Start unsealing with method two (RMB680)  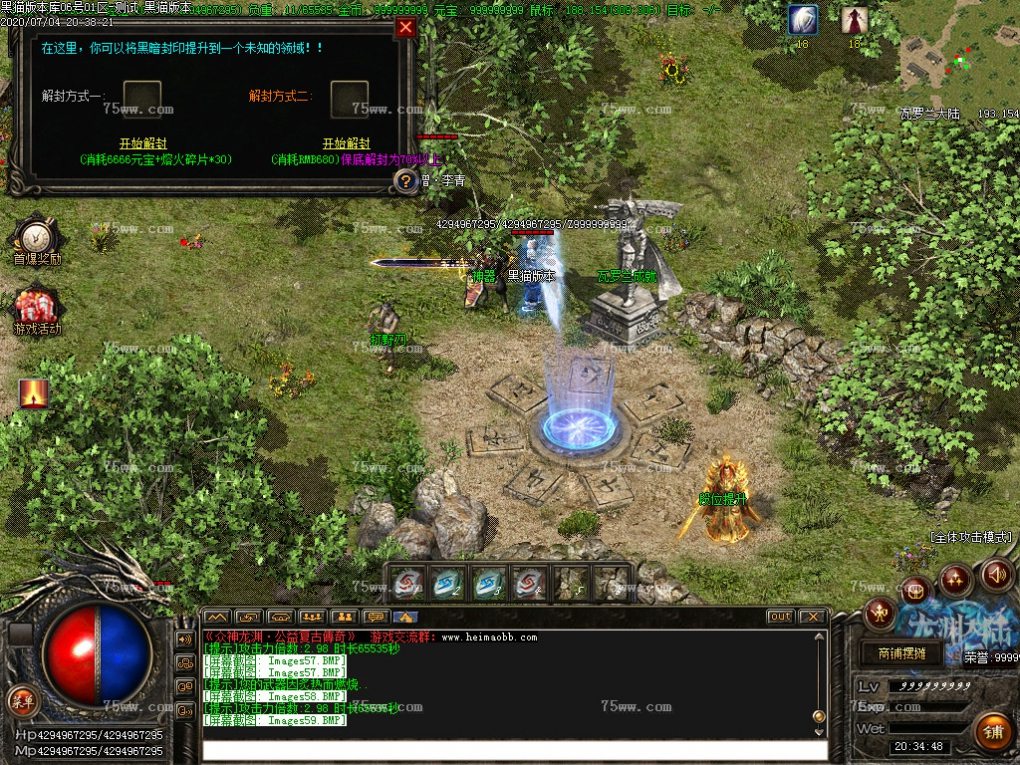(346, 144)
